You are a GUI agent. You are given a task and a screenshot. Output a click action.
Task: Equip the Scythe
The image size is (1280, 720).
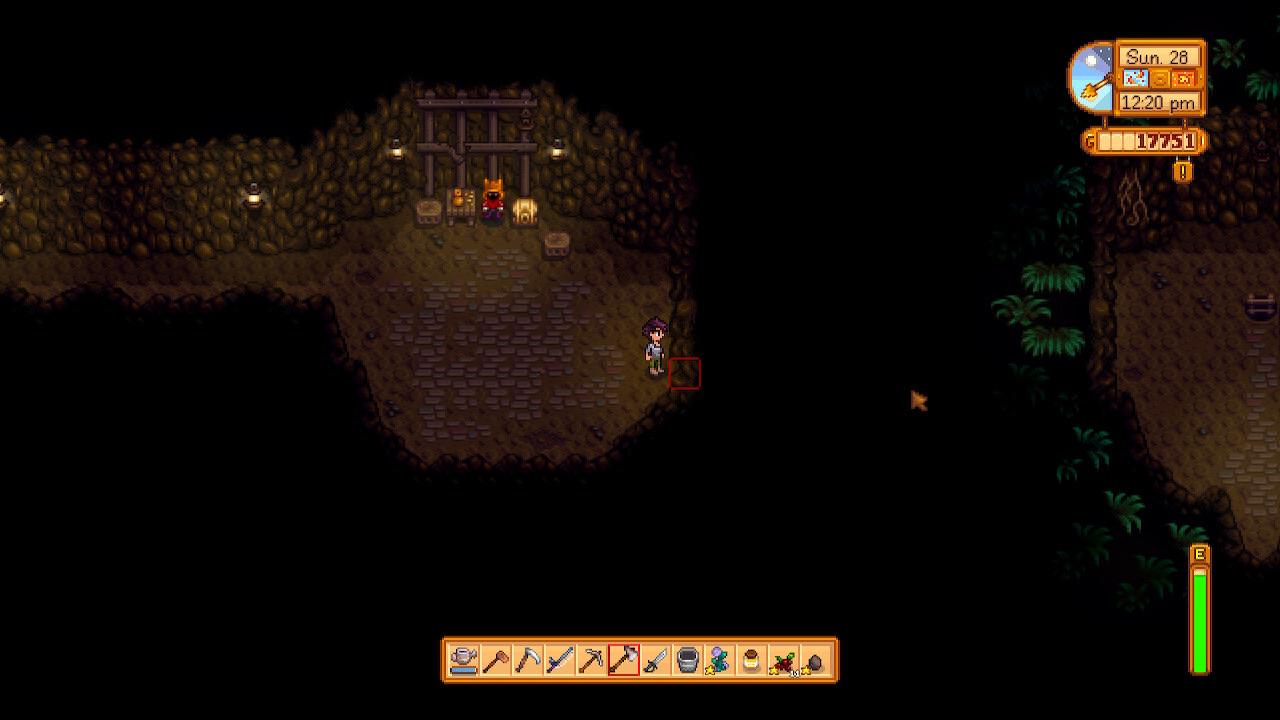[530, 660]
